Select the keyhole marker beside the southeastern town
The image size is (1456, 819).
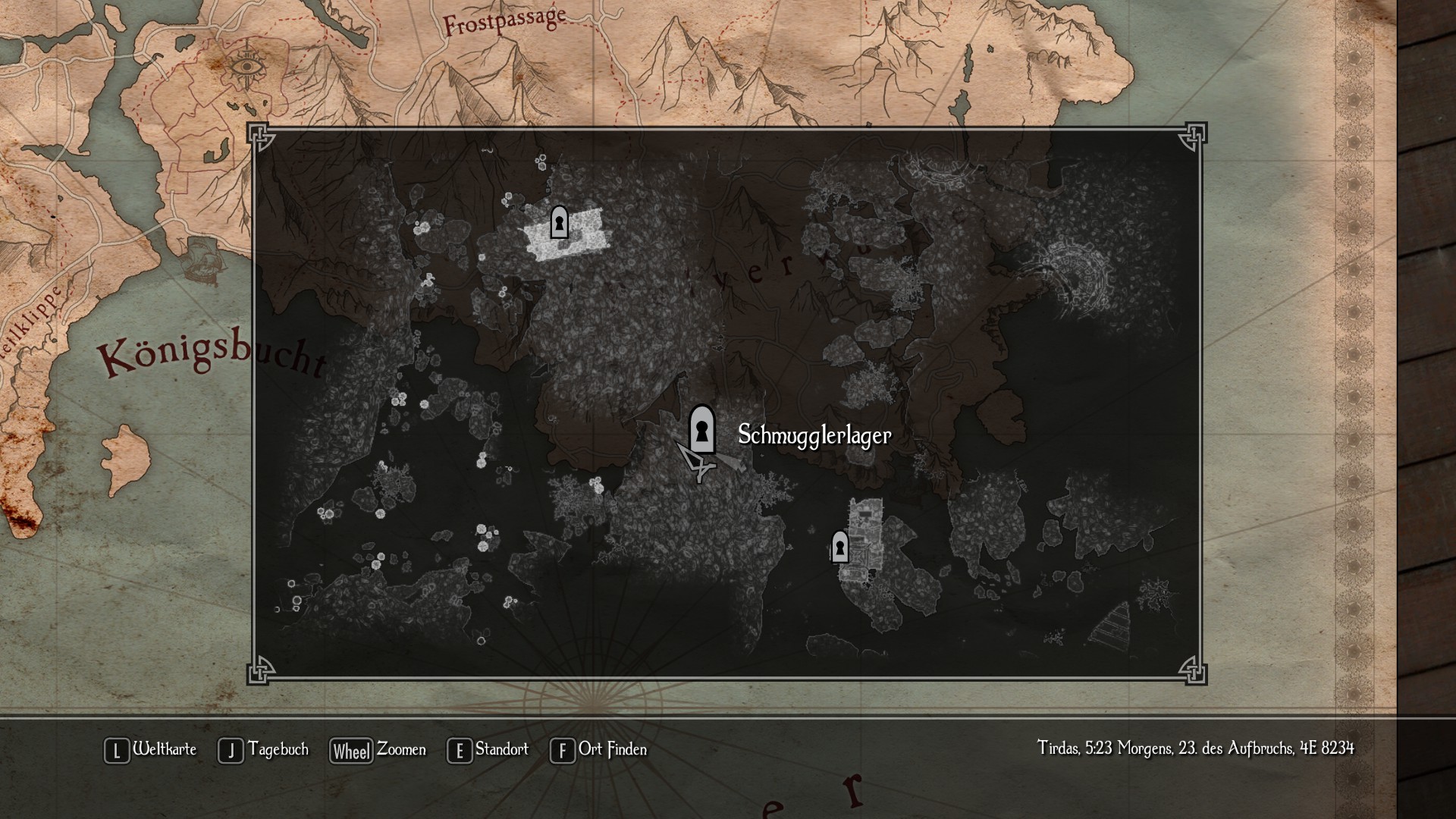pyautogui.click(x=839, y=547)
